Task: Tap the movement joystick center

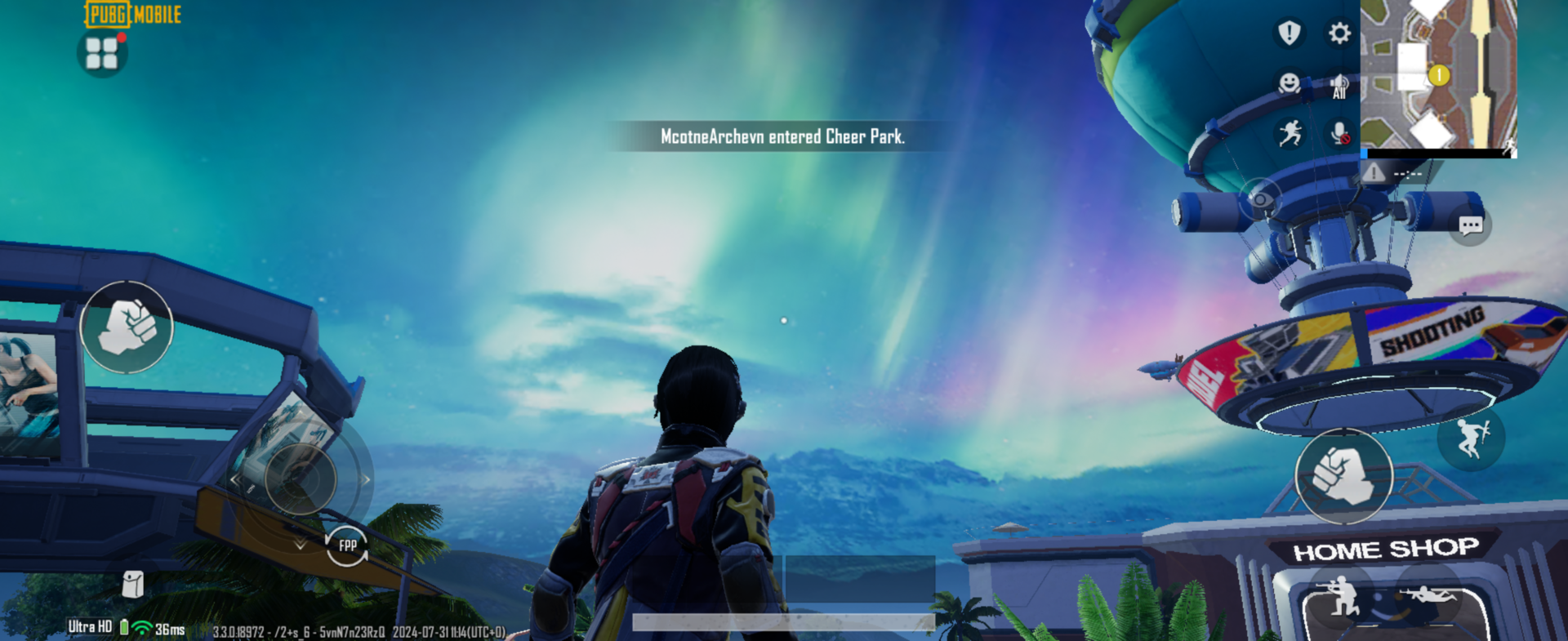Action: coord(300,479)
